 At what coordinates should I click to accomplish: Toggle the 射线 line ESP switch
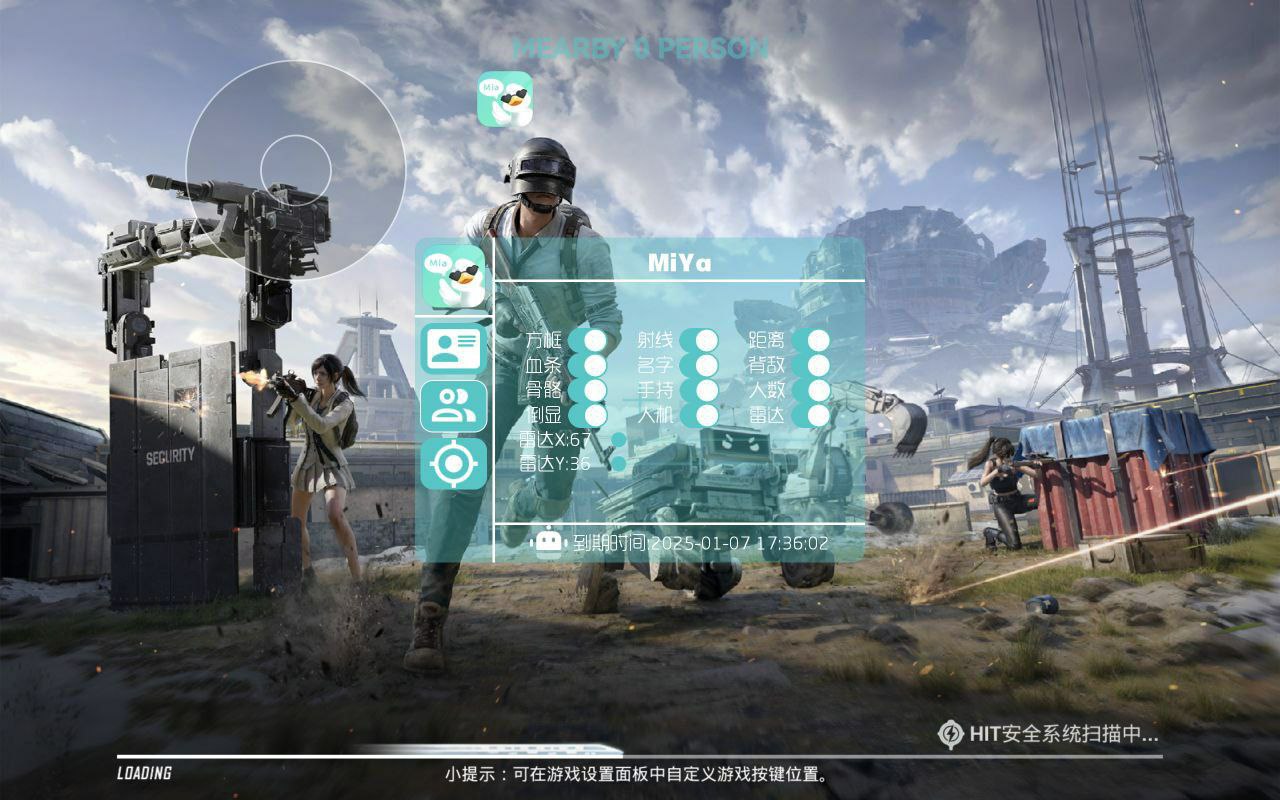[x=707, y=342]
